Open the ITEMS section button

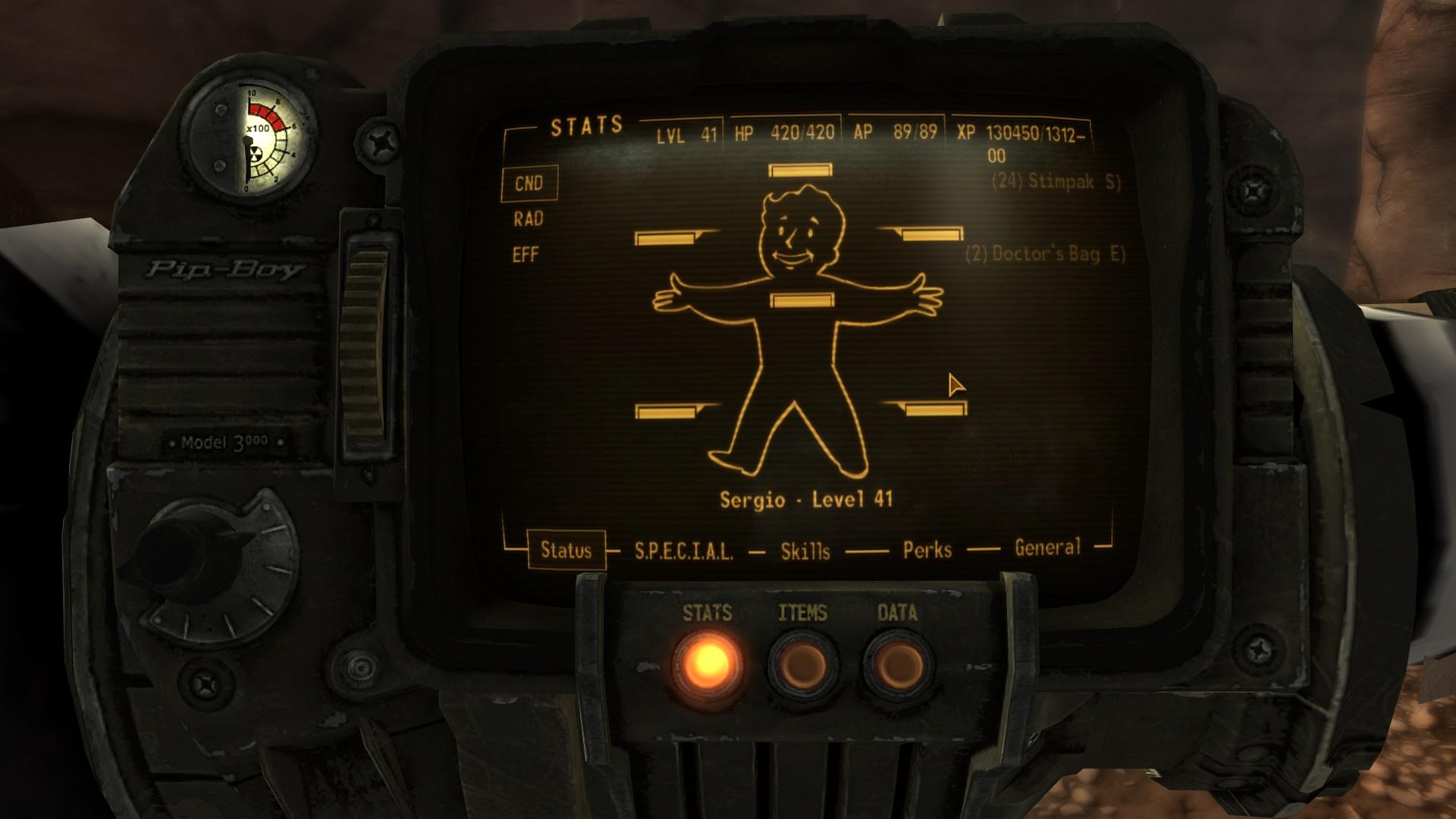[802, 665]
